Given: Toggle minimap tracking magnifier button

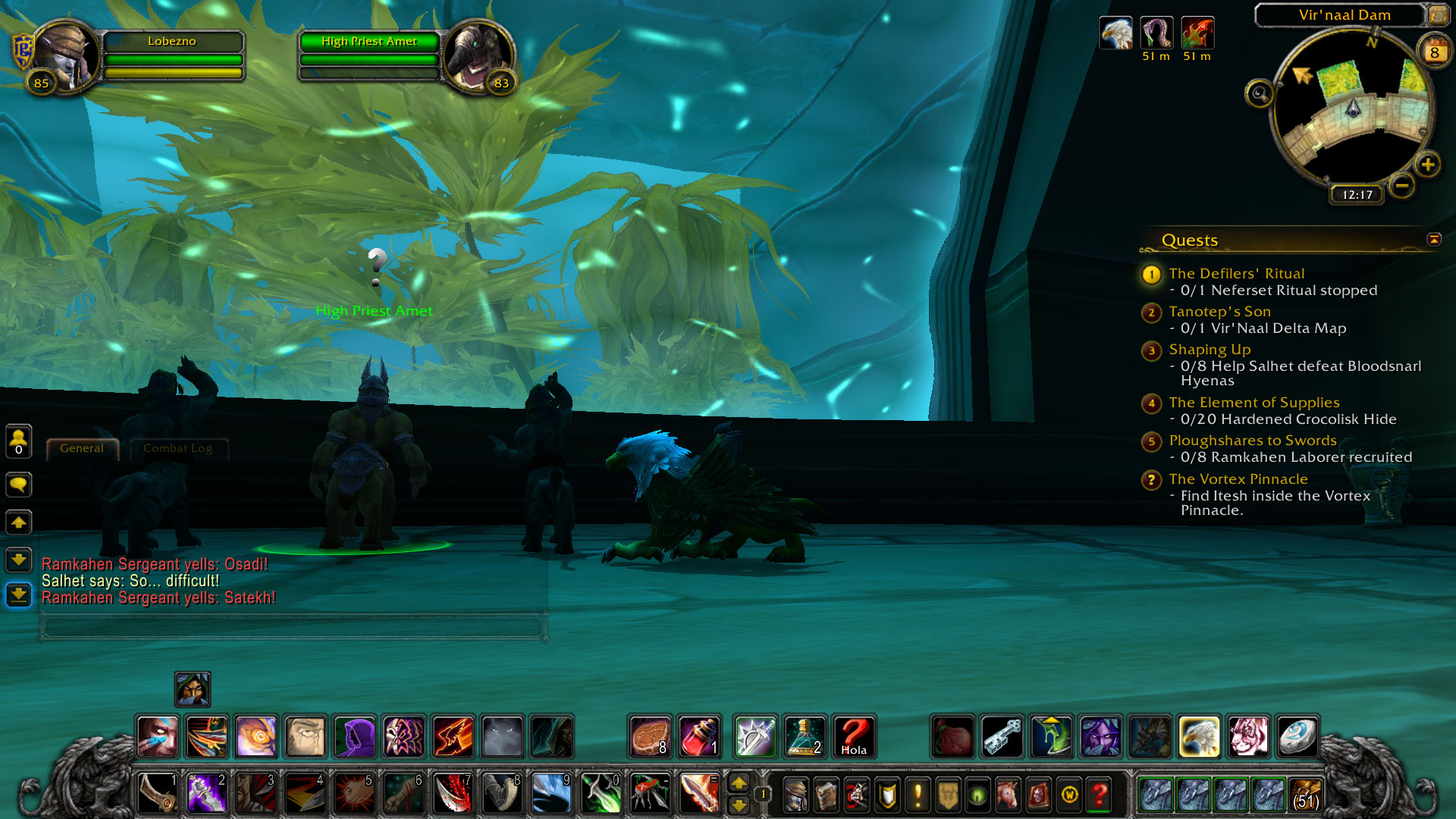Looking at the screenshot, I should pyautogui.click(x=1260, y=94).
